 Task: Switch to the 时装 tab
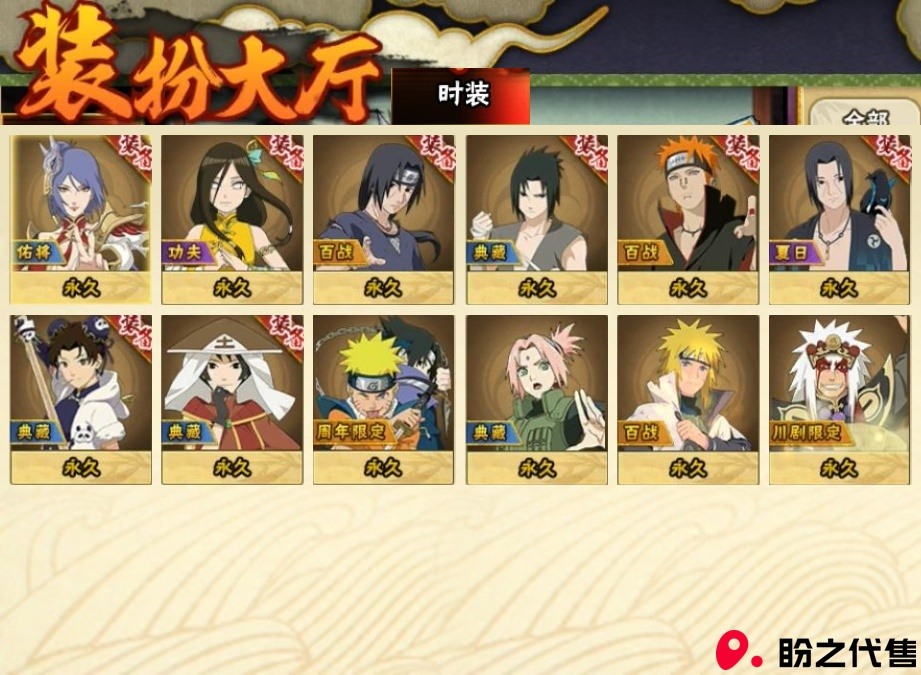click(x=462, y=95)
